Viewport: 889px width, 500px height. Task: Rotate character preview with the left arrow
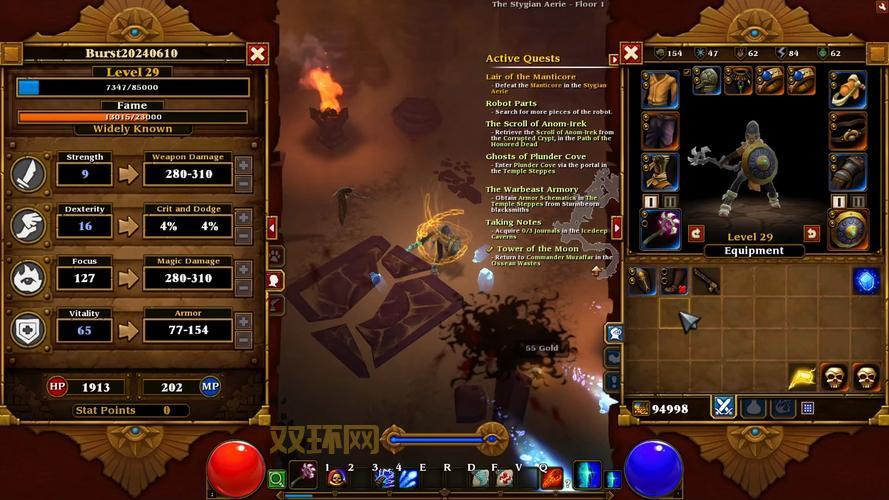coord(697,233)
